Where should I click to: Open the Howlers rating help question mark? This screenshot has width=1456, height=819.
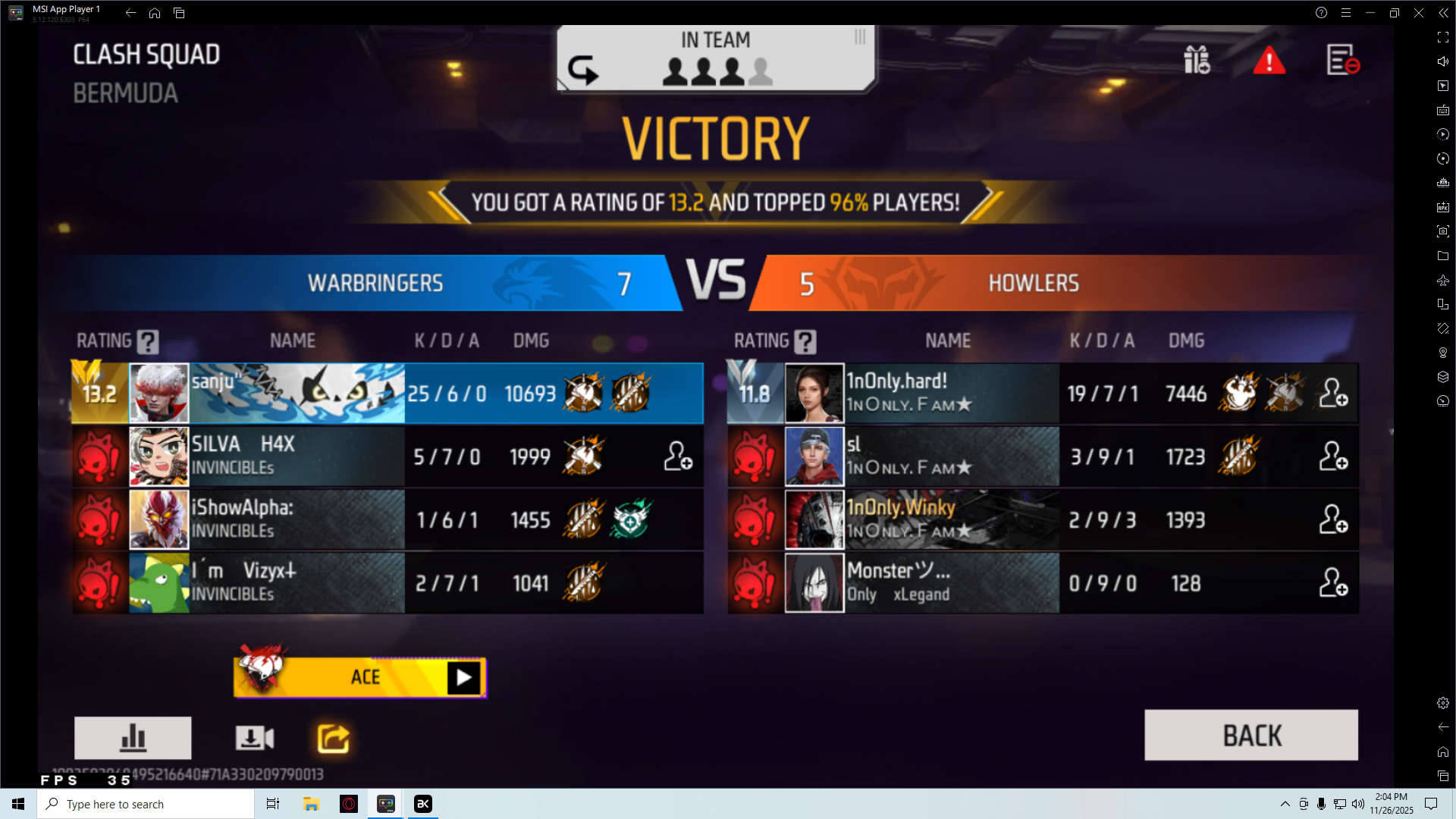click(805, 342)
